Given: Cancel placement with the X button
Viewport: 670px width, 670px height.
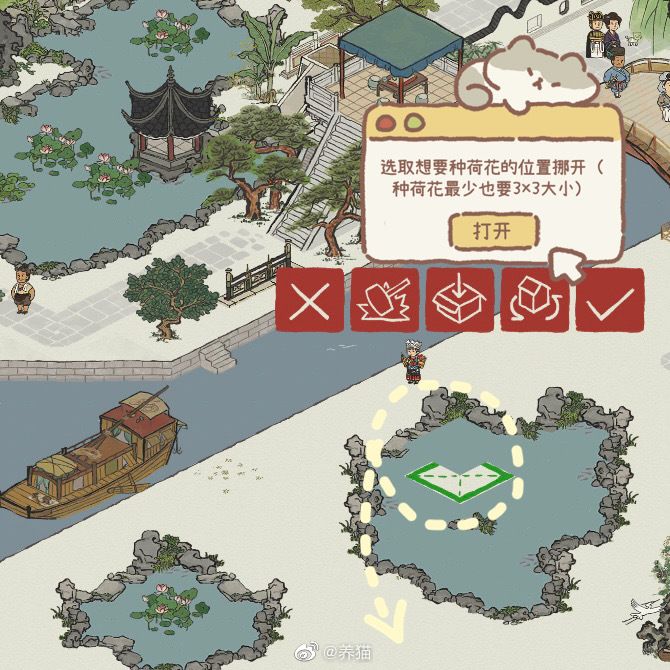Looking at the screenshot, I should (310, 301).
